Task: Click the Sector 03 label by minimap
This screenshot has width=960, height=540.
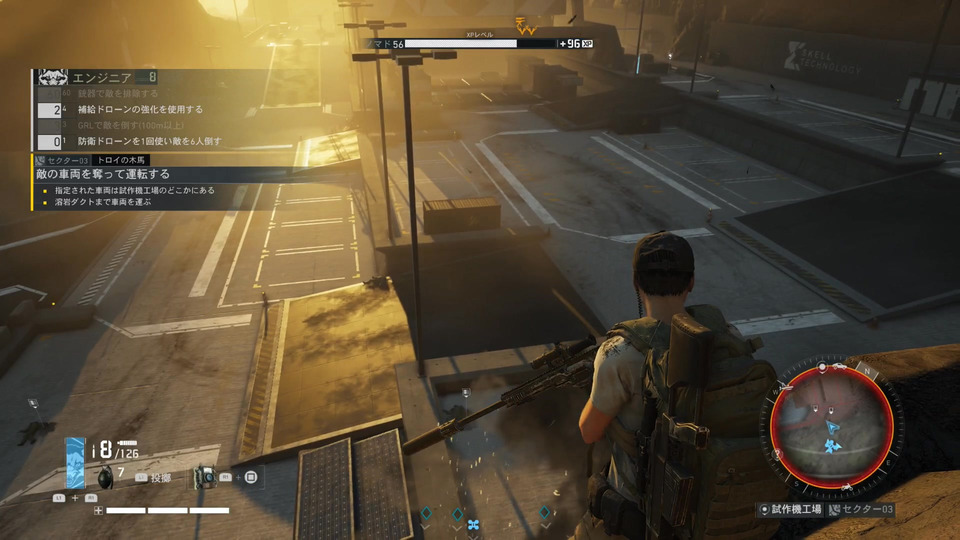Action: pyautogui.click(x=864, y=510)
